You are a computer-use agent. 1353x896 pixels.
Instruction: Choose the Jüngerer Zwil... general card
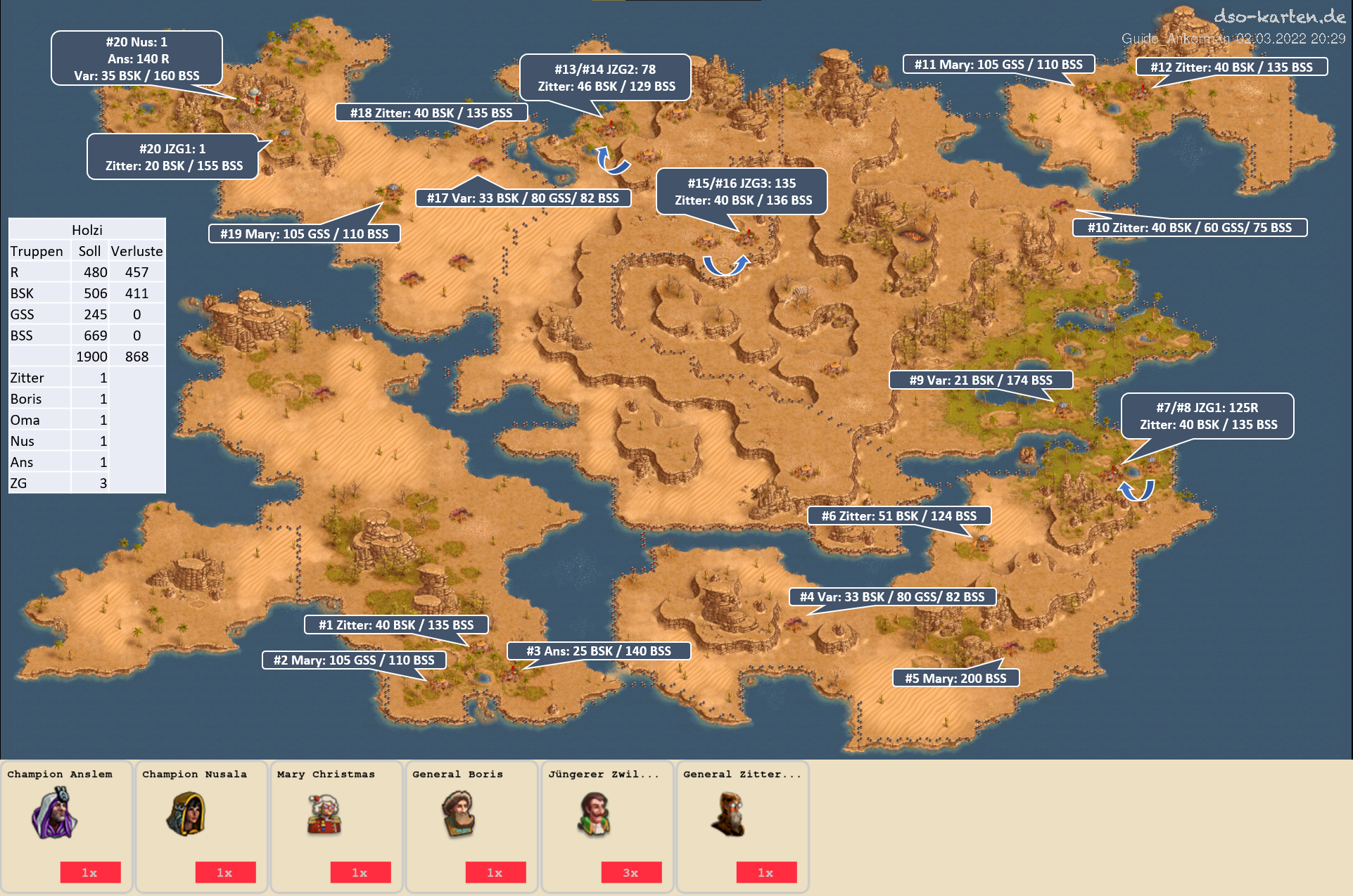[x=606, y=826]
